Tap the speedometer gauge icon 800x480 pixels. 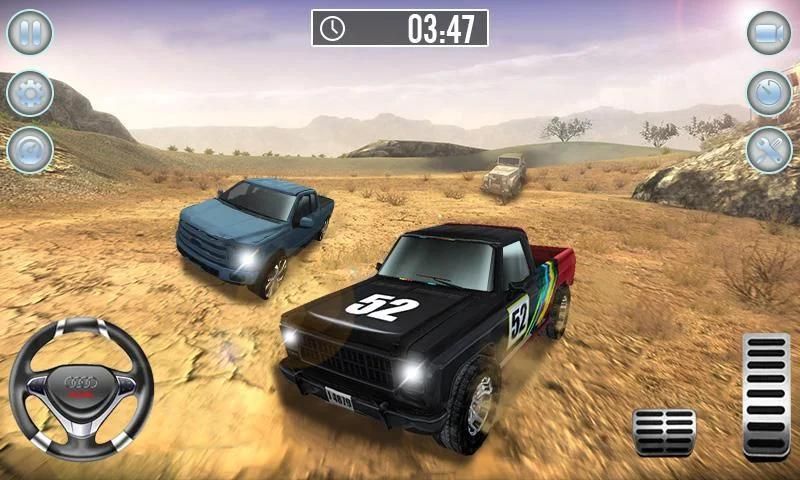point(30,150)
